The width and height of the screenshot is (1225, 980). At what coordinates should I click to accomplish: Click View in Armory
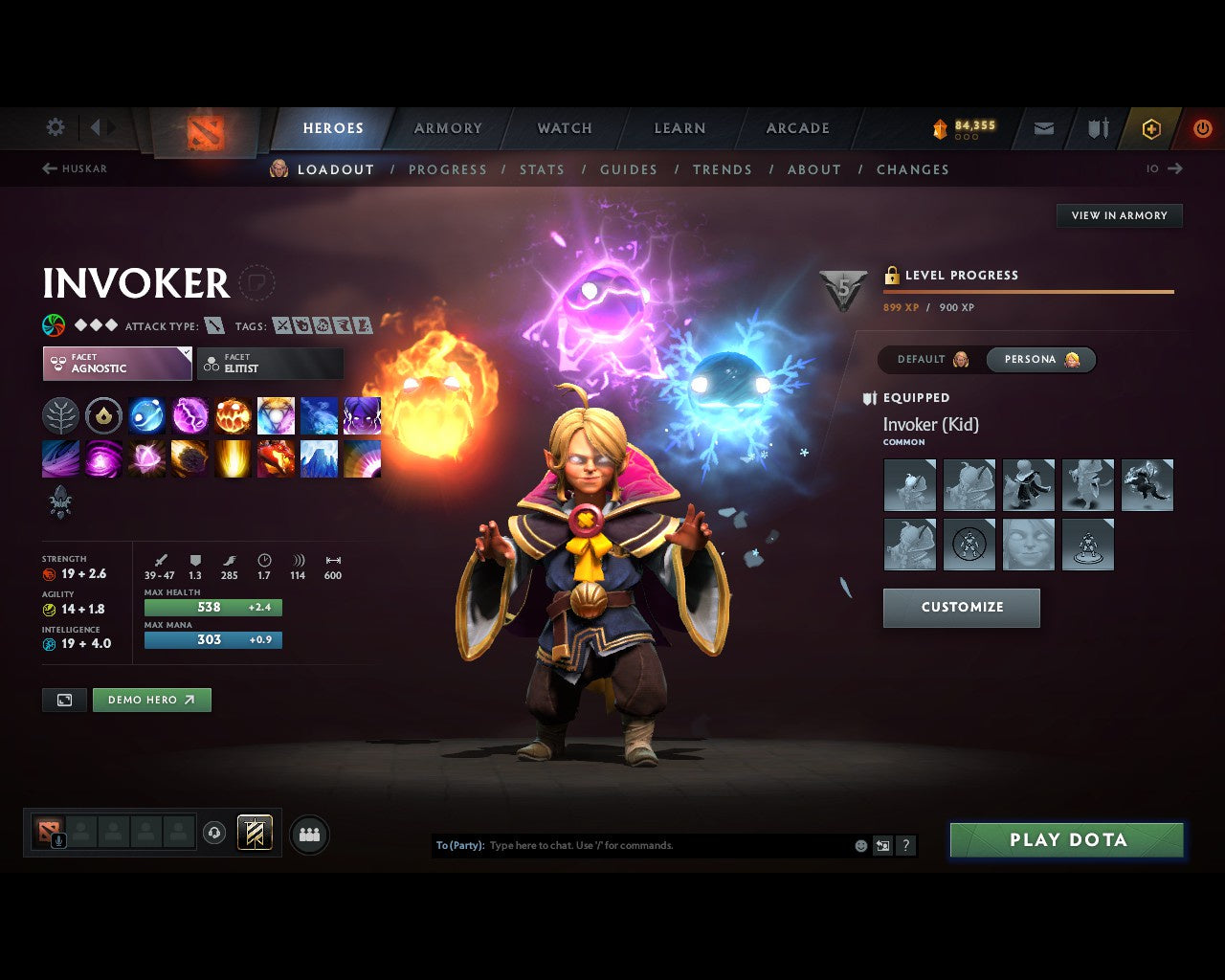pyautogui.click(x=1119, y=215)
